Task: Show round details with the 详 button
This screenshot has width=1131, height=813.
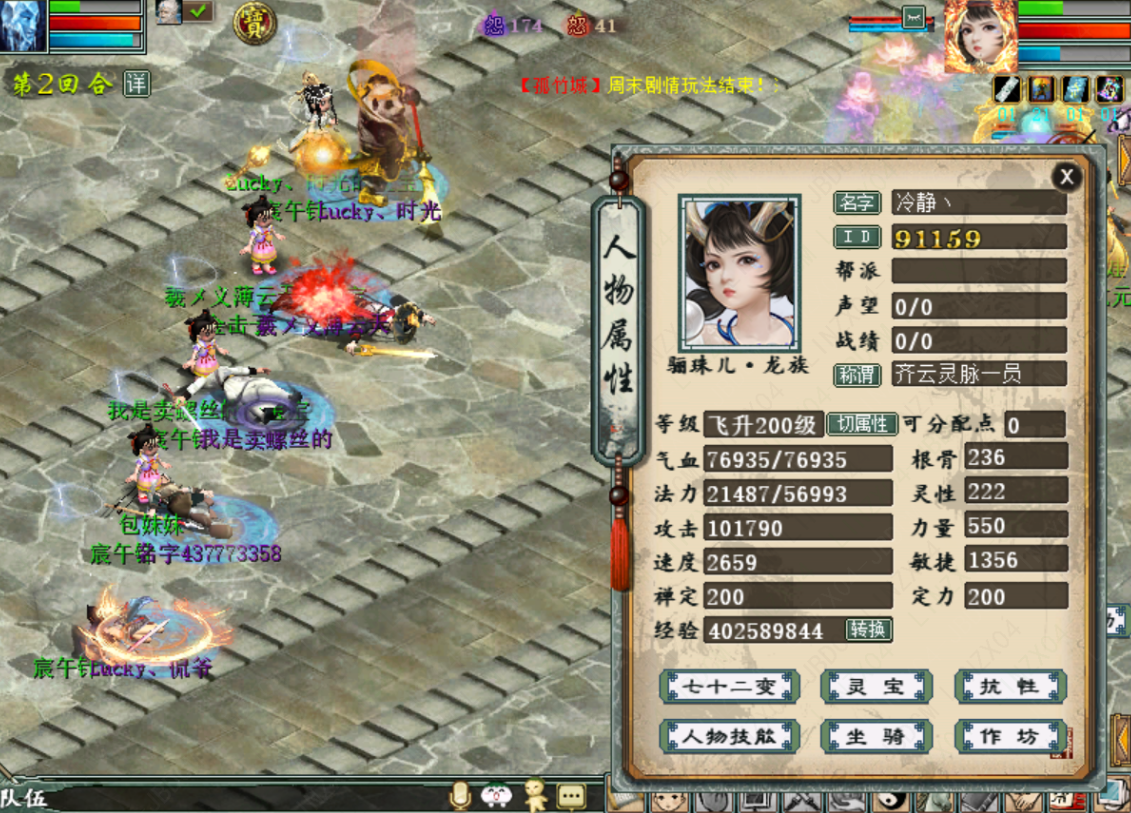Action: point(137,84)
